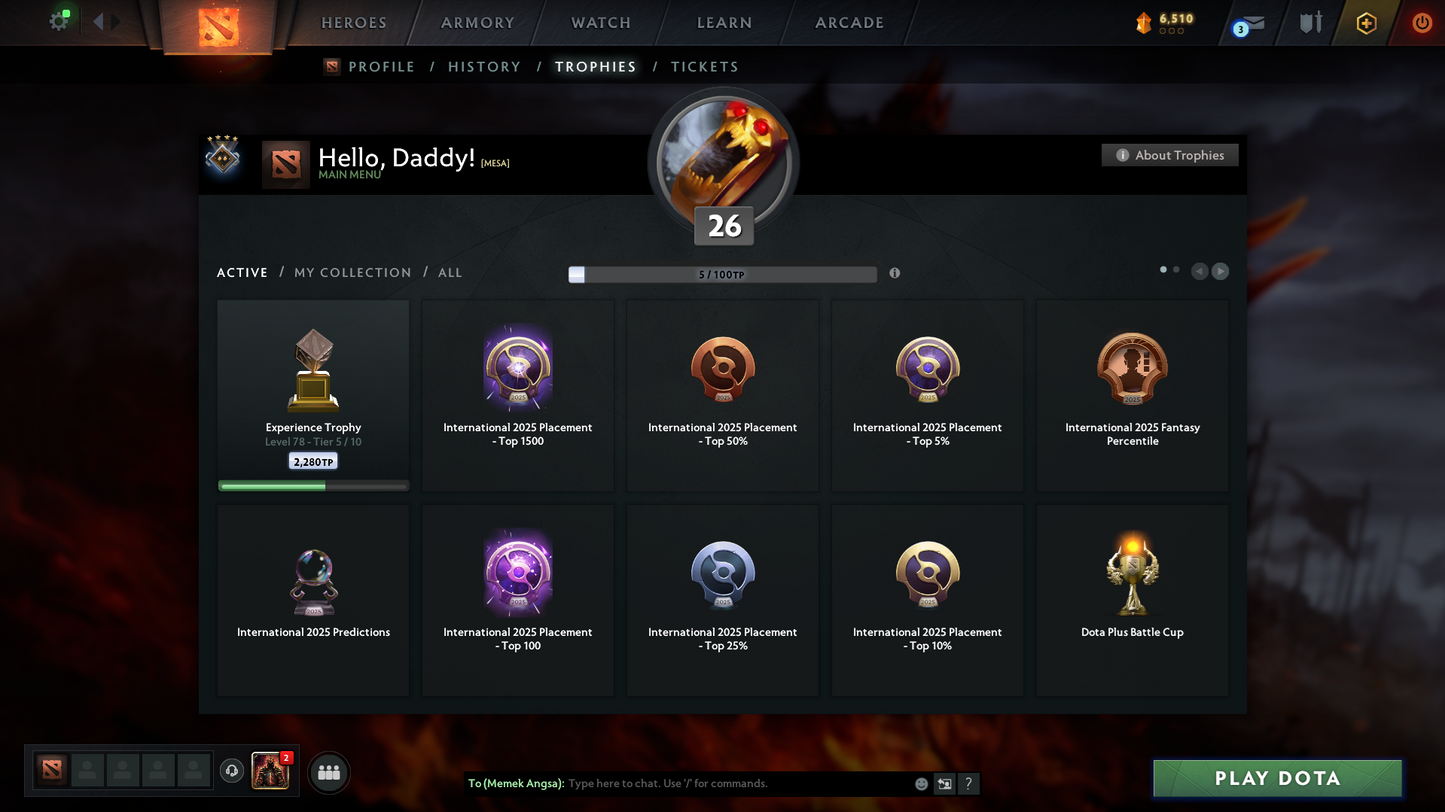The image size is (1445, 812).
Task: Open the ARCADE menu item
Action: (x=848, y=22)
